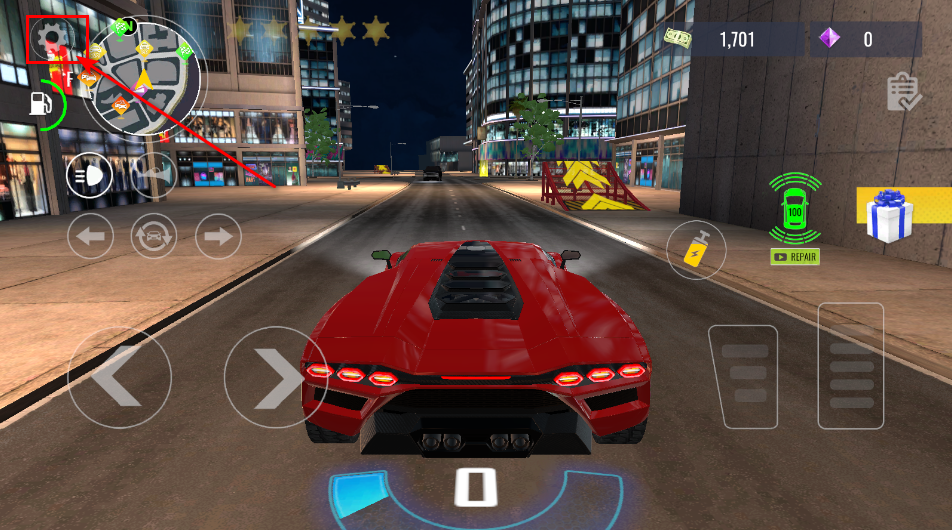Open the clipboard missions checklist

(x=903, y=92)
